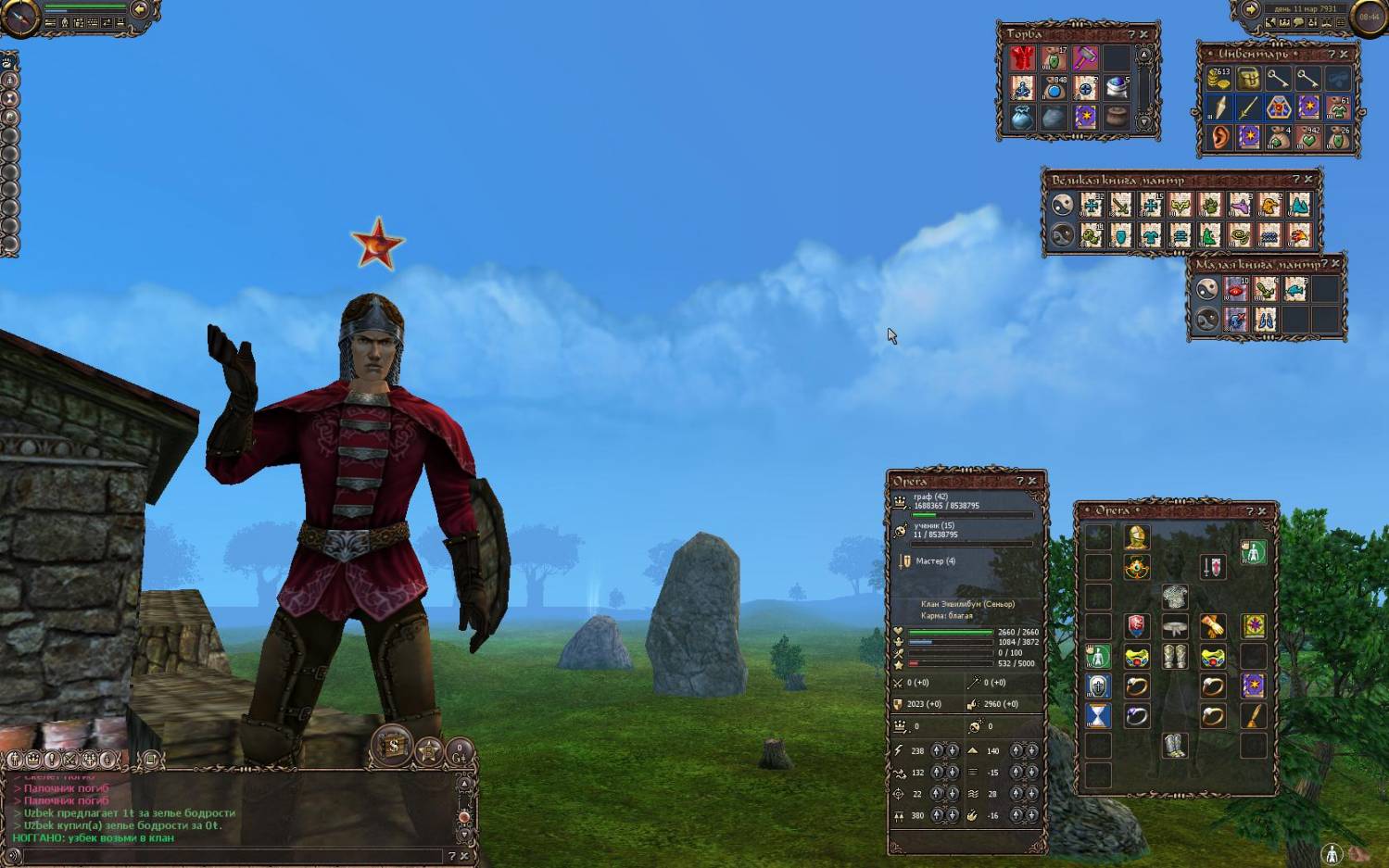Viewport: 1389px width, 868px height.
Task: Select the equipped golden helmet slot
Action: [x=1137, y=537]
